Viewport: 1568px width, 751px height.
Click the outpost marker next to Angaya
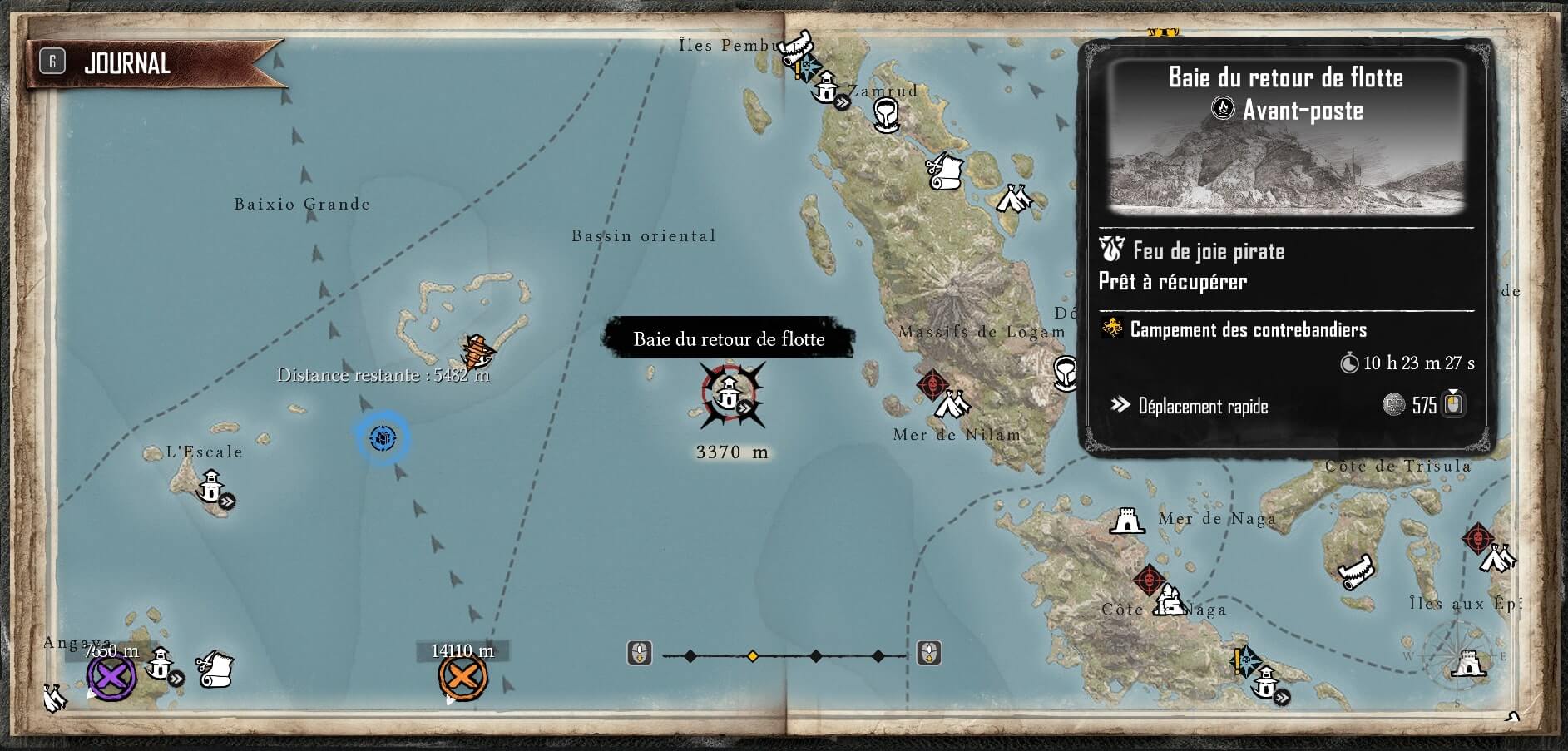tap(160, 665)
